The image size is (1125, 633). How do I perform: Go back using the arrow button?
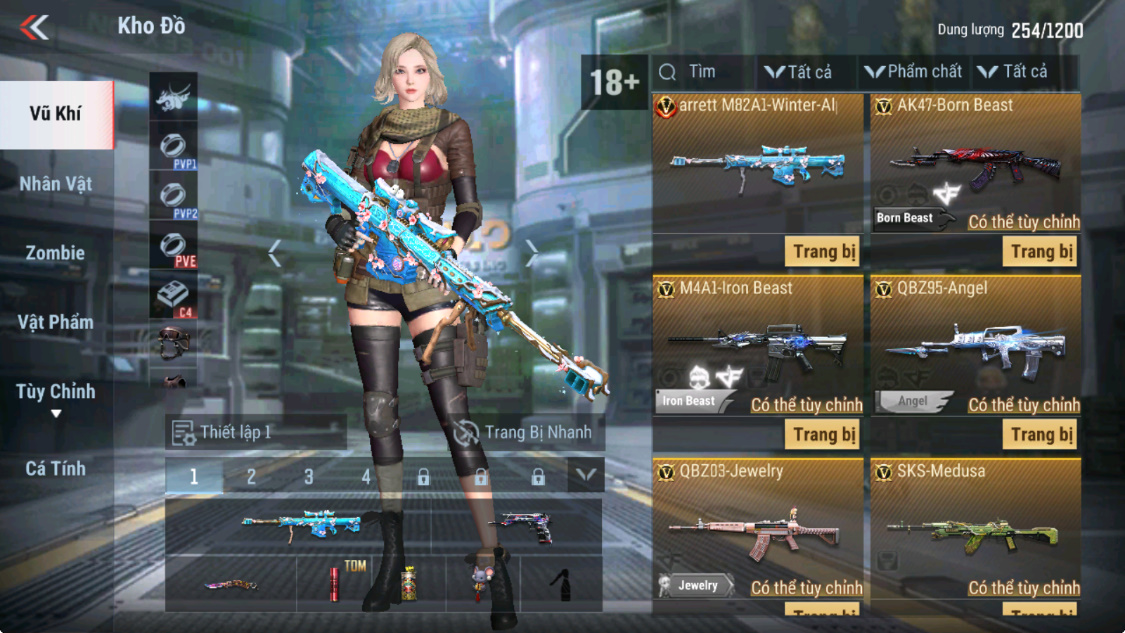click(35, 27)
